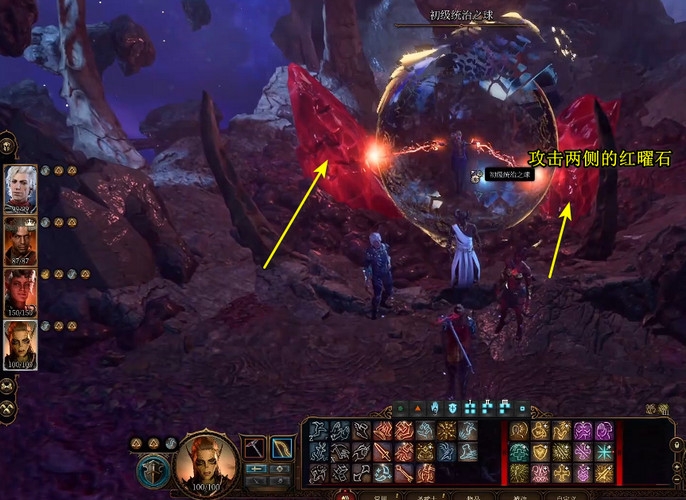
Task: Click the orange triangle filter above hotbar
Action: click(x=417, y=408)
